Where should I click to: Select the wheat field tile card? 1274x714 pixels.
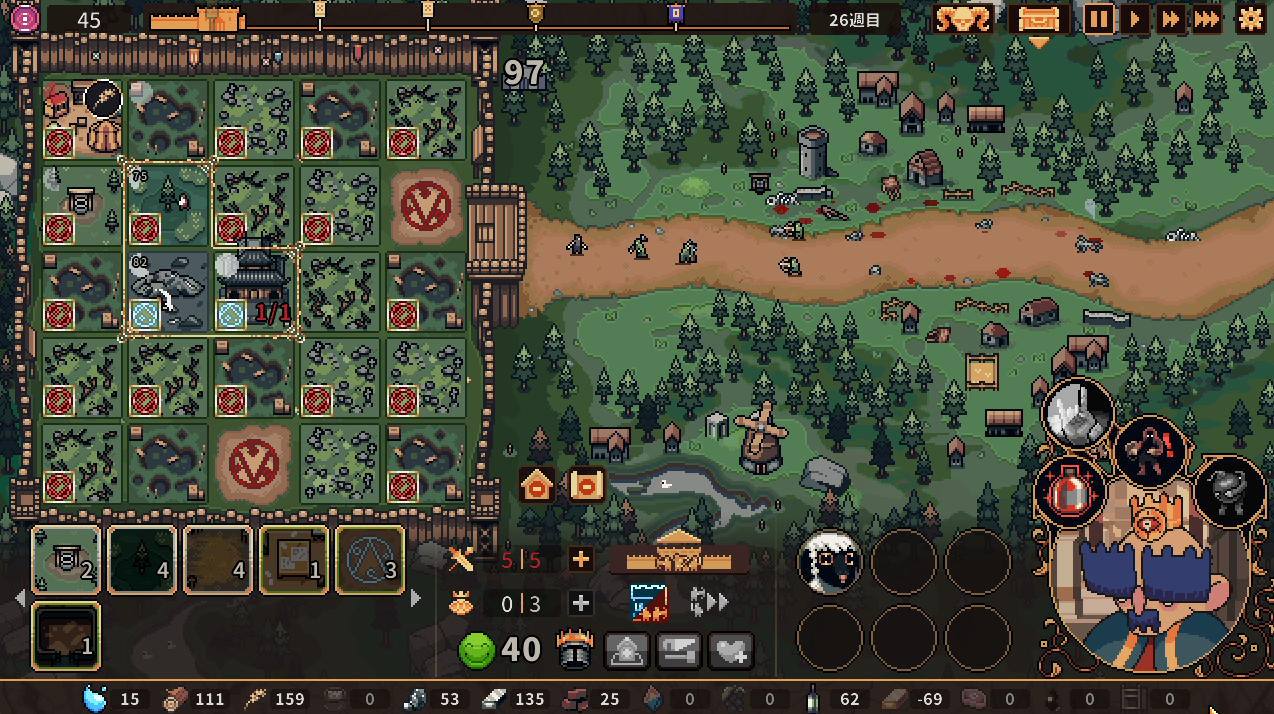tap(218, 560)
